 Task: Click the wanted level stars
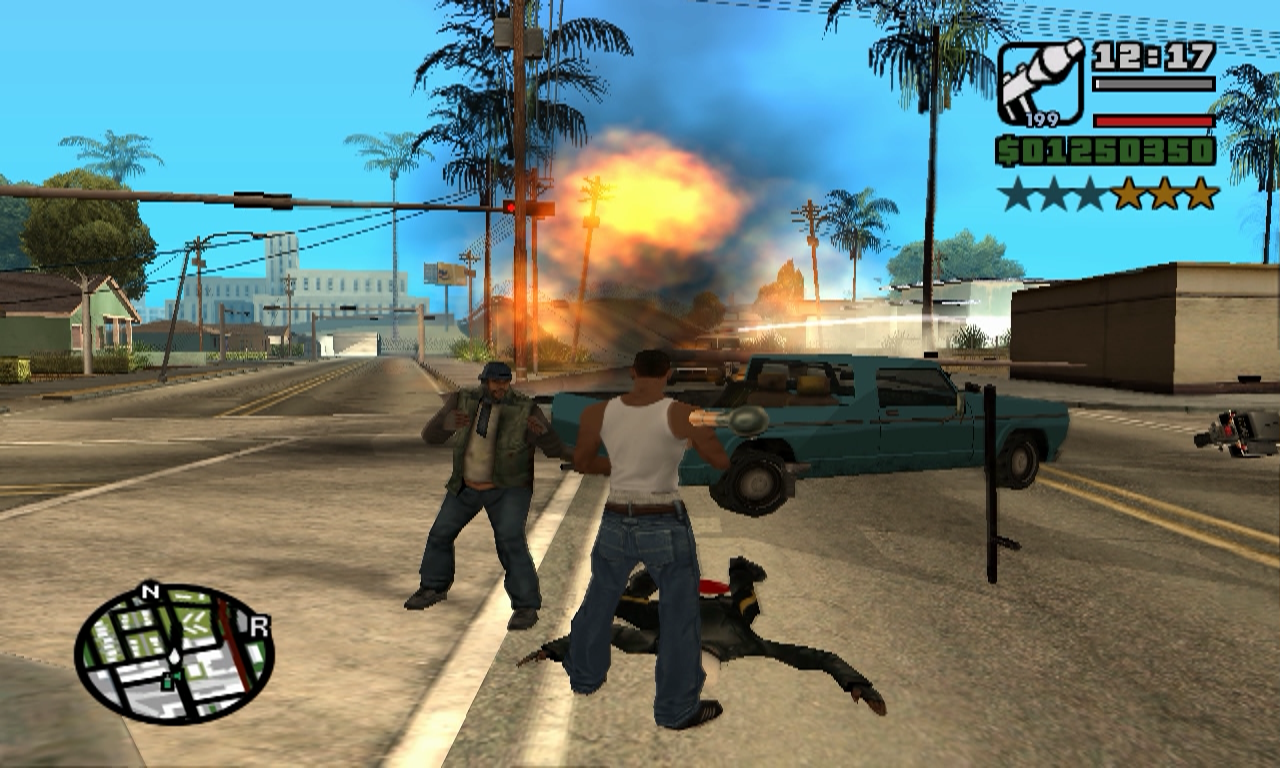(1109, 194)
